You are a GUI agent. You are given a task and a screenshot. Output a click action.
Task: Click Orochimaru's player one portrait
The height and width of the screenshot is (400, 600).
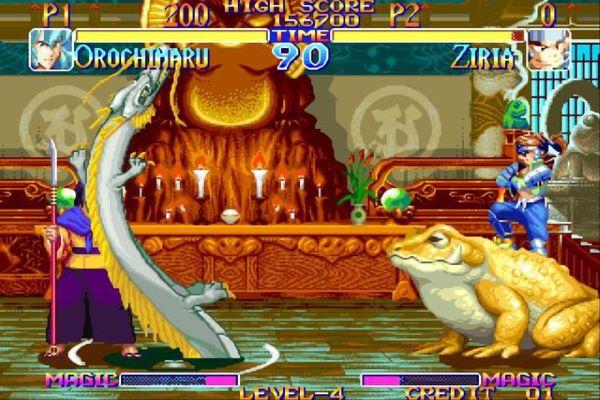tap(51, 49)
